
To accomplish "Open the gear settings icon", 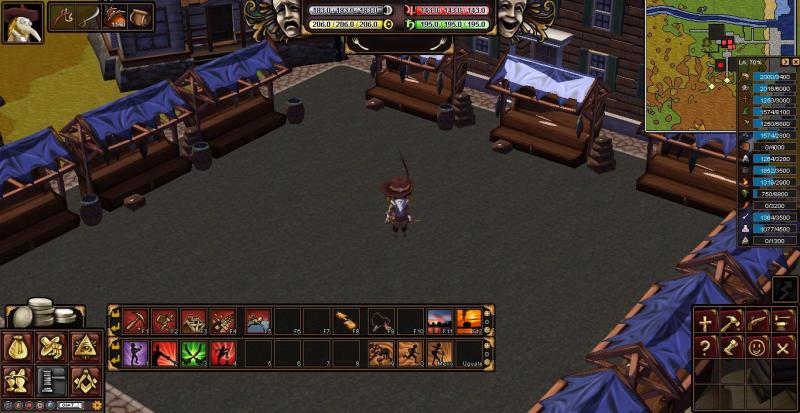I will [97, 405].
